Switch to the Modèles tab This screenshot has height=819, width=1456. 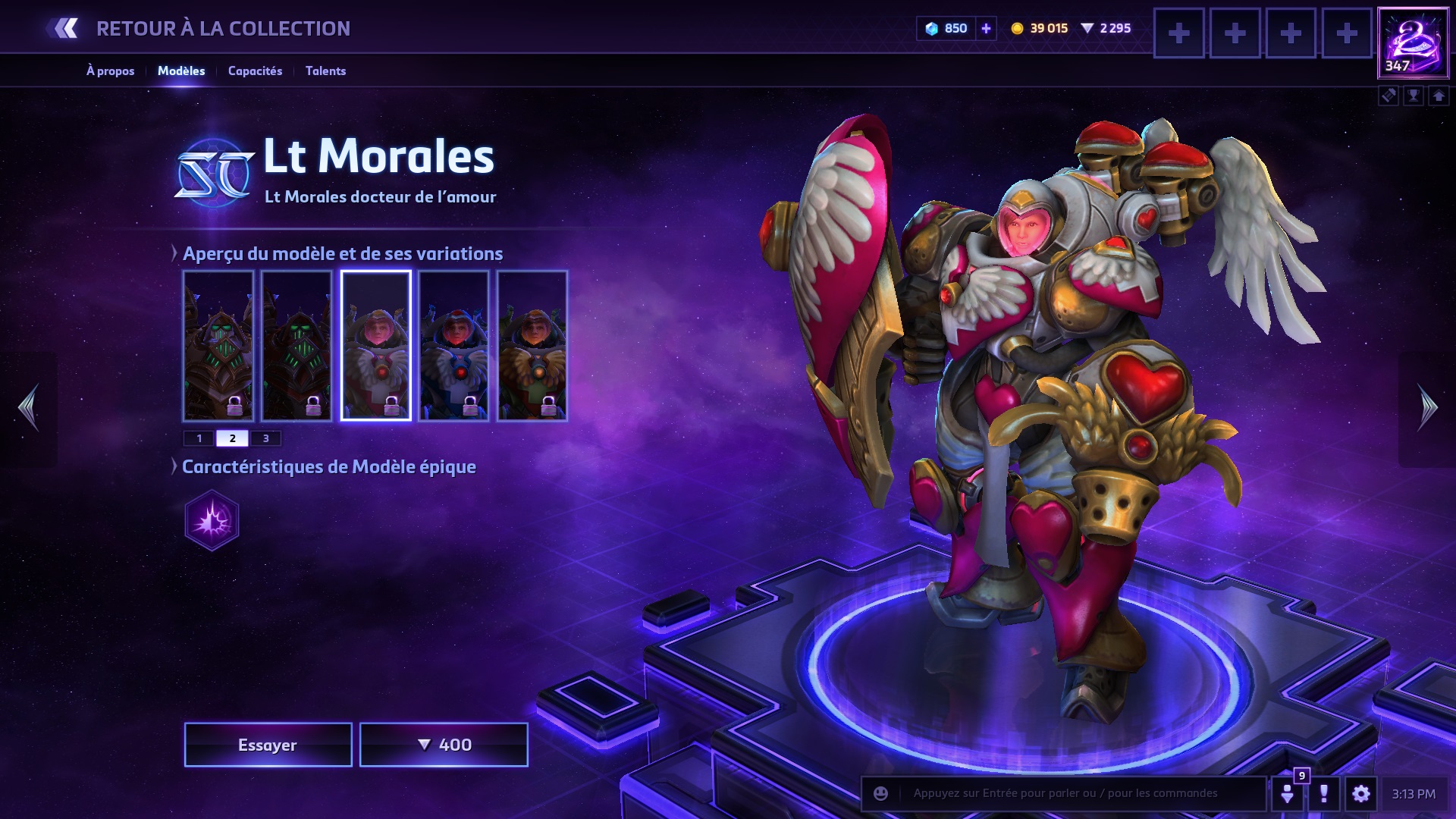(x=181, y=71)
